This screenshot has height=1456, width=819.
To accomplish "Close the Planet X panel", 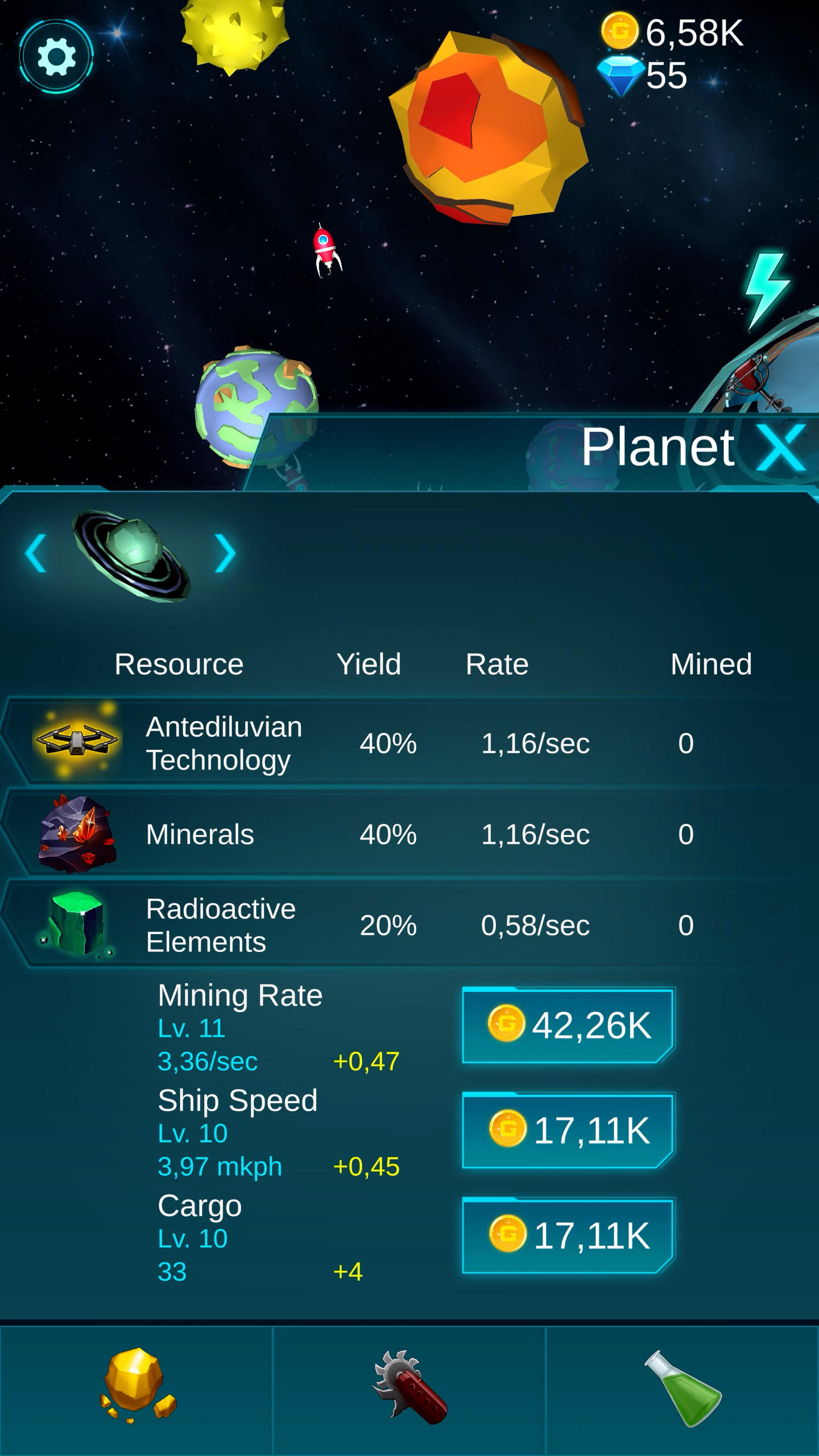I will point(781,447).
